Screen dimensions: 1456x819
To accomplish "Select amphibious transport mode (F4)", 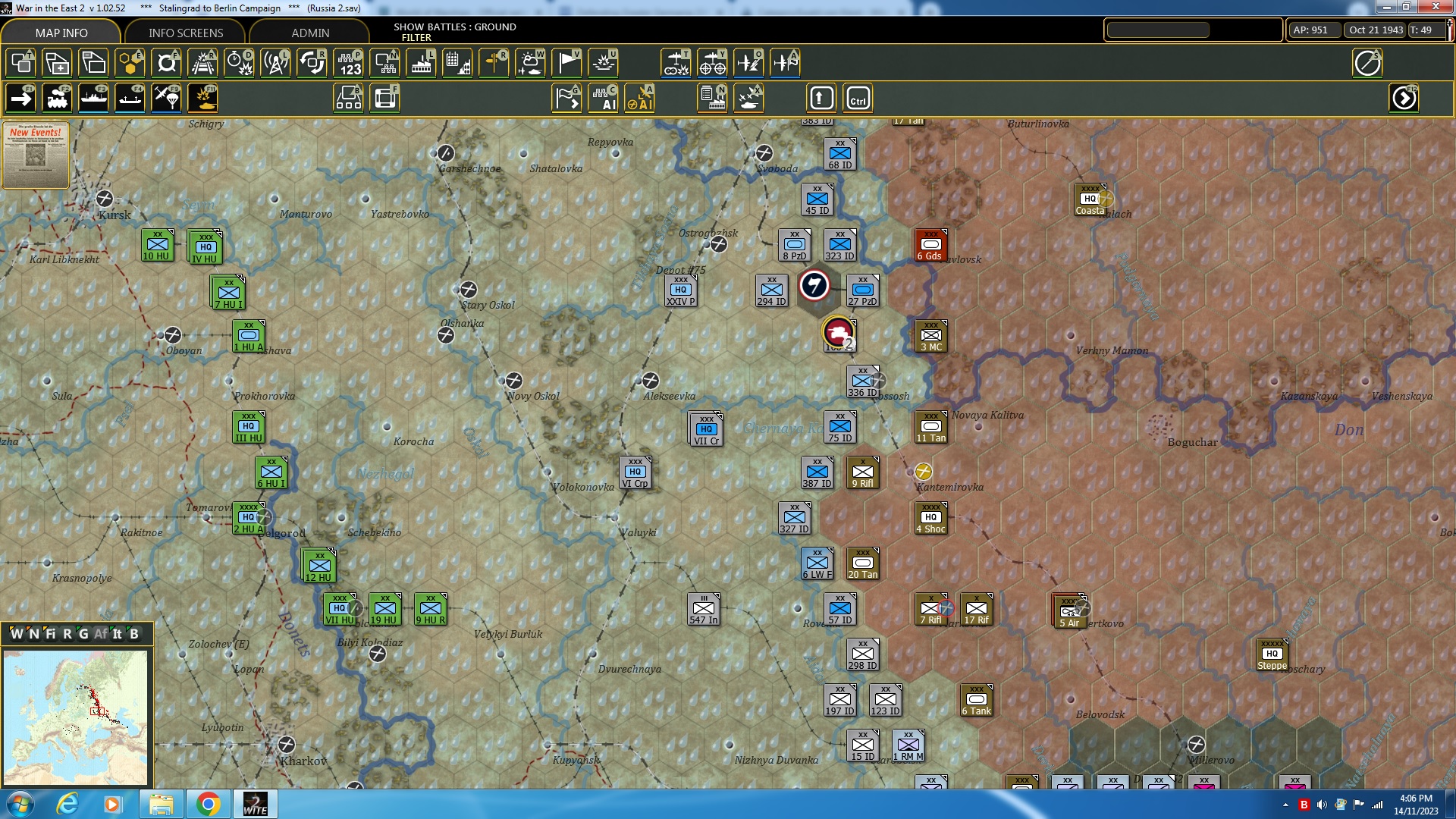I will point(129,97).
